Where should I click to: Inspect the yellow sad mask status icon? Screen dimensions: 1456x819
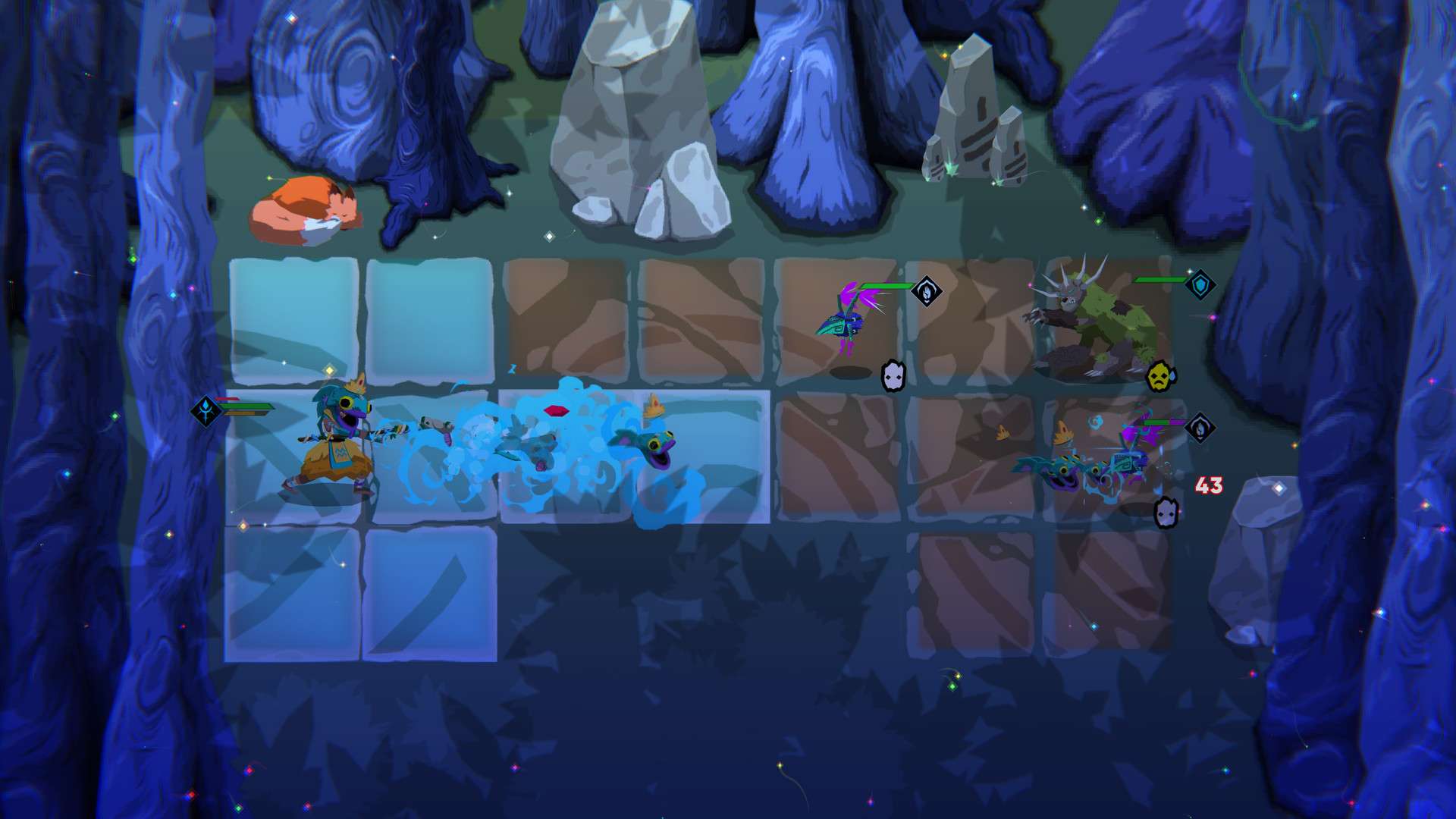point(1159,376)
